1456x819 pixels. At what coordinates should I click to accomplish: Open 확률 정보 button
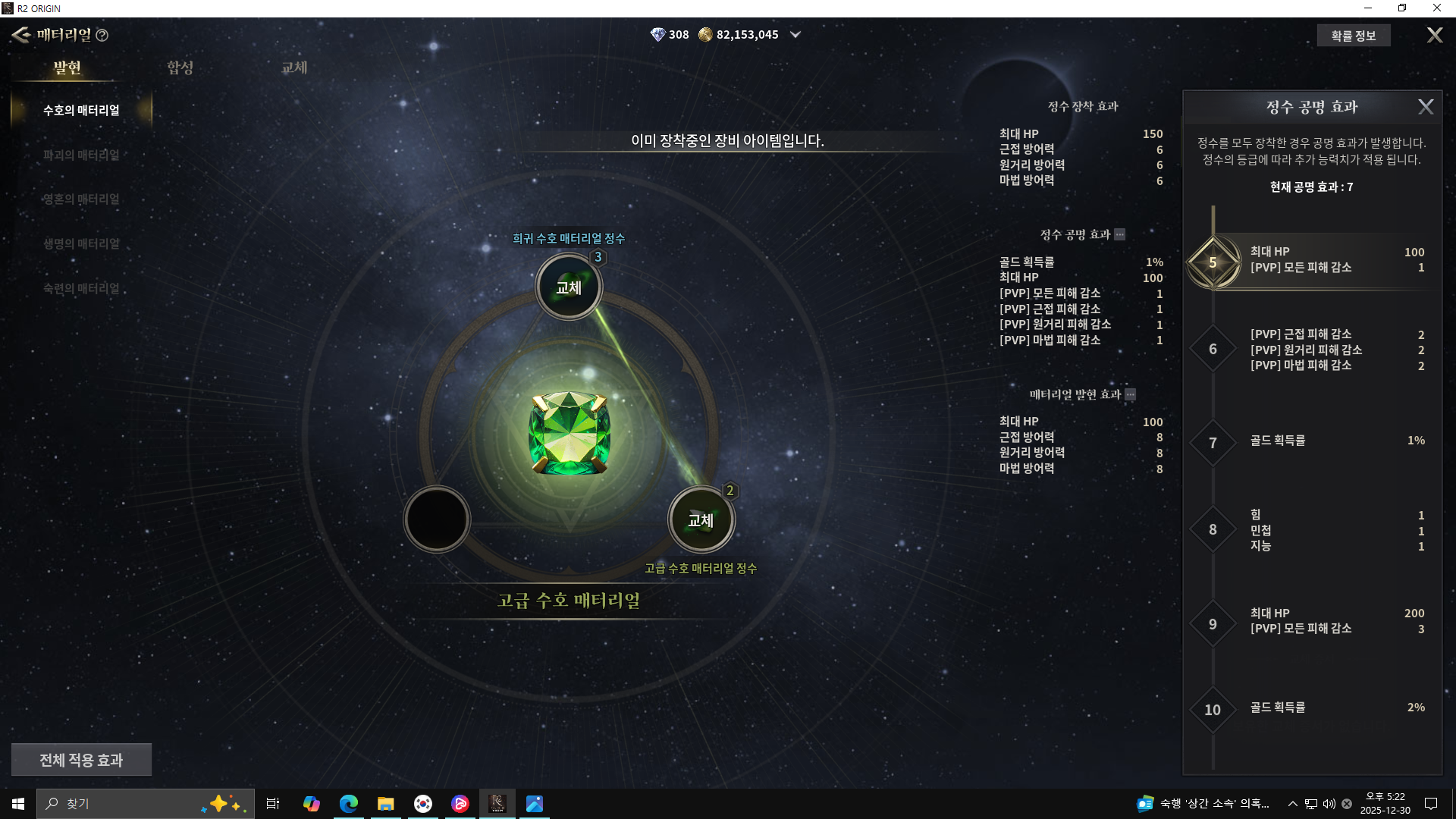1353,36
